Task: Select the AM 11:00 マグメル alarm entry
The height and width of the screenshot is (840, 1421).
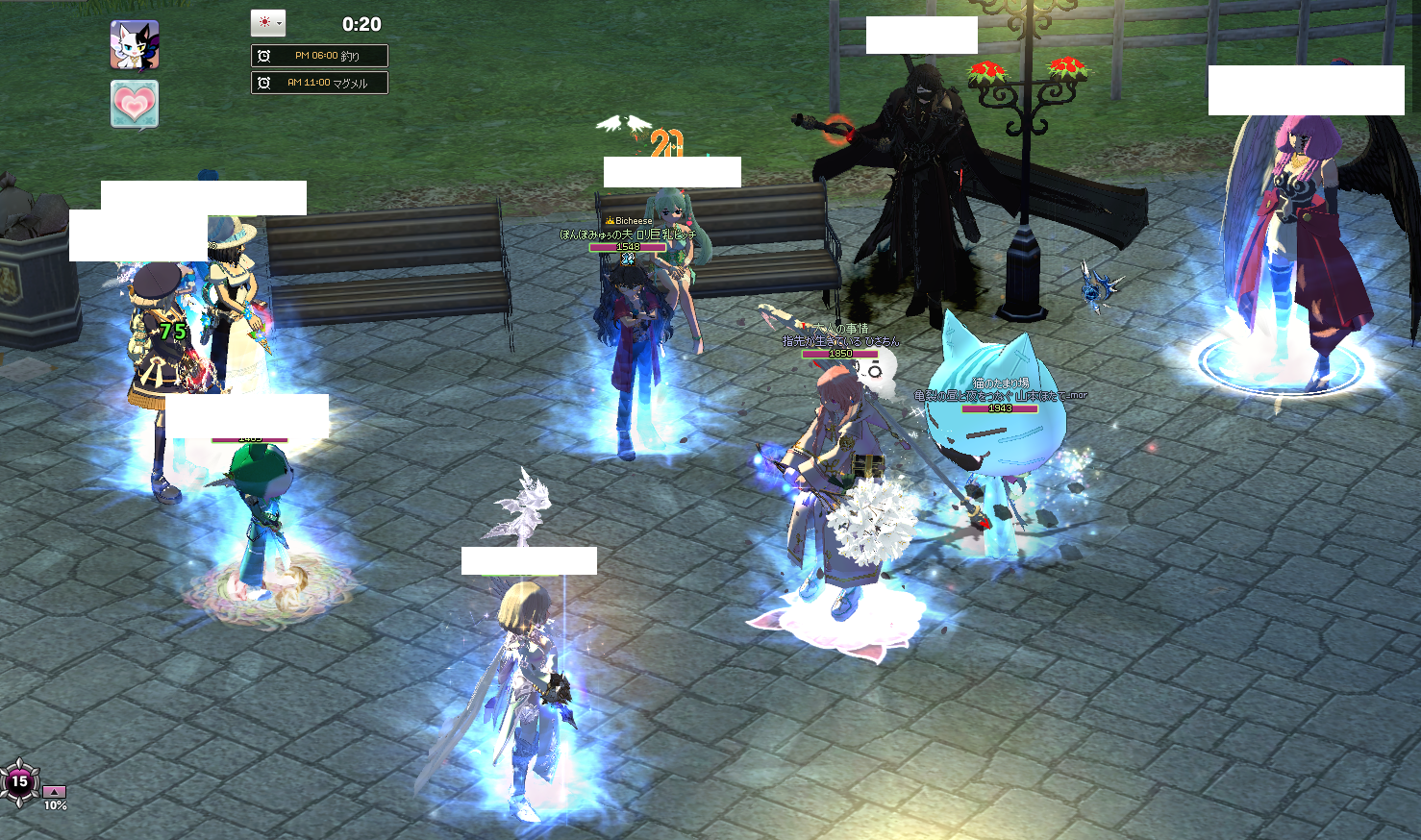Action: click(319, 83)
